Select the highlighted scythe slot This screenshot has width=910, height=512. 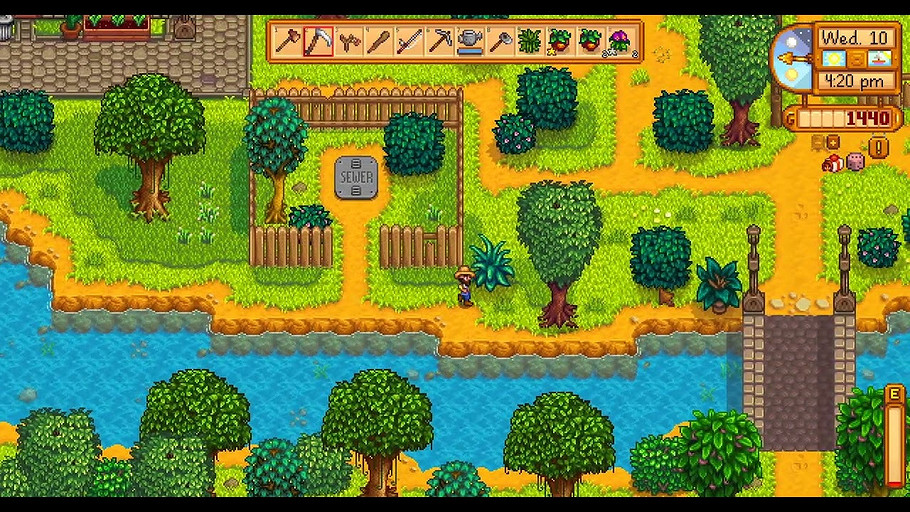(x=318, y=42)
